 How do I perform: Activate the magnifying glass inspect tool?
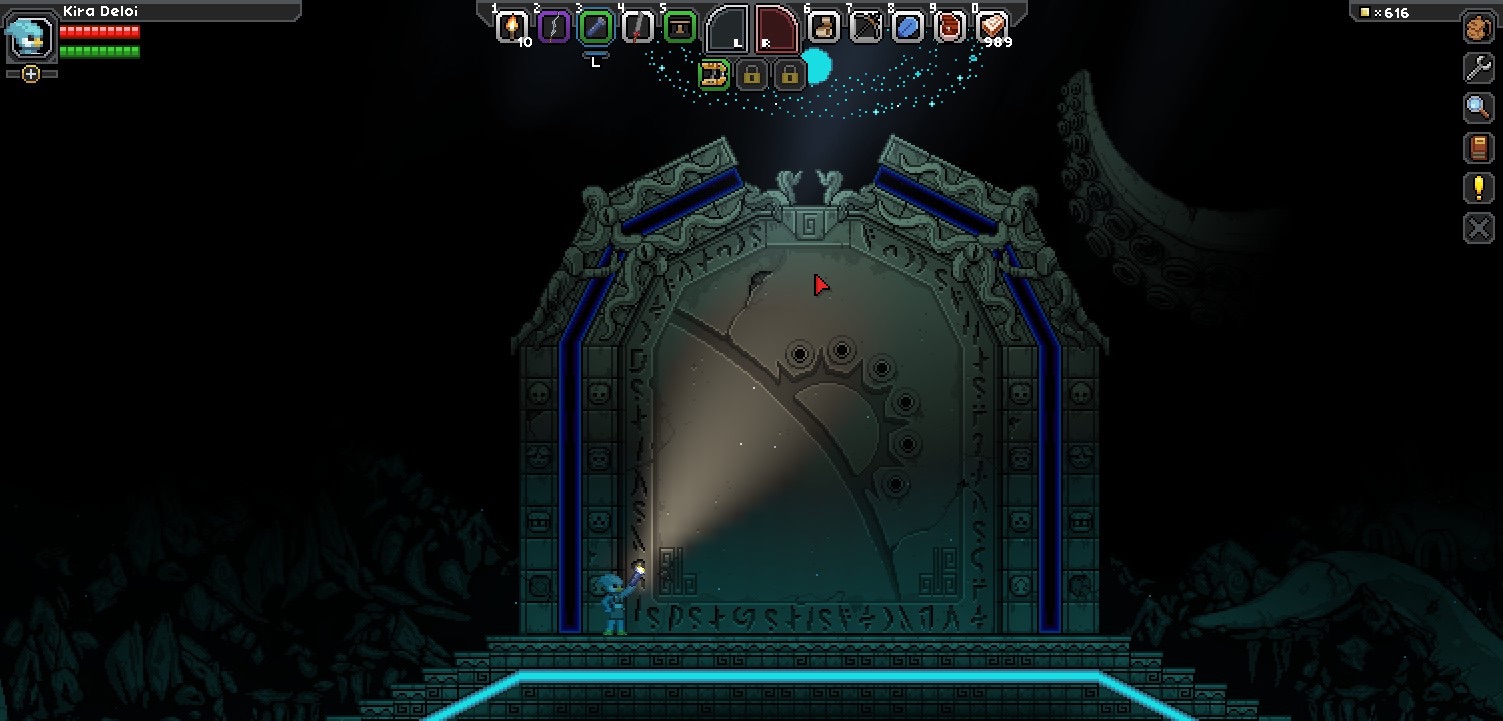(x=1478, y=108)
